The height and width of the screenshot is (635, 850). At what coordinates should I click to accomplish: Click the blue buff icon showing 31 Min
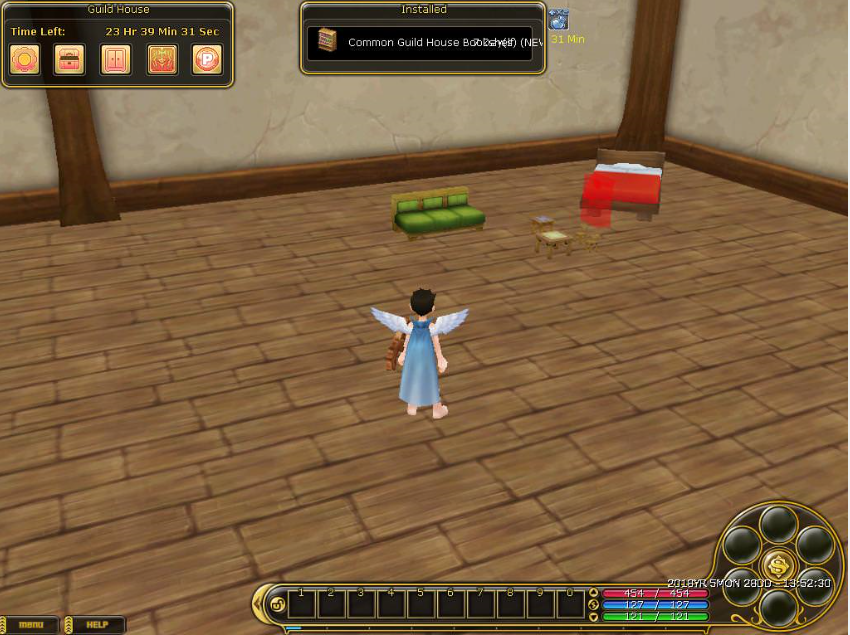[x=559, y=20]
